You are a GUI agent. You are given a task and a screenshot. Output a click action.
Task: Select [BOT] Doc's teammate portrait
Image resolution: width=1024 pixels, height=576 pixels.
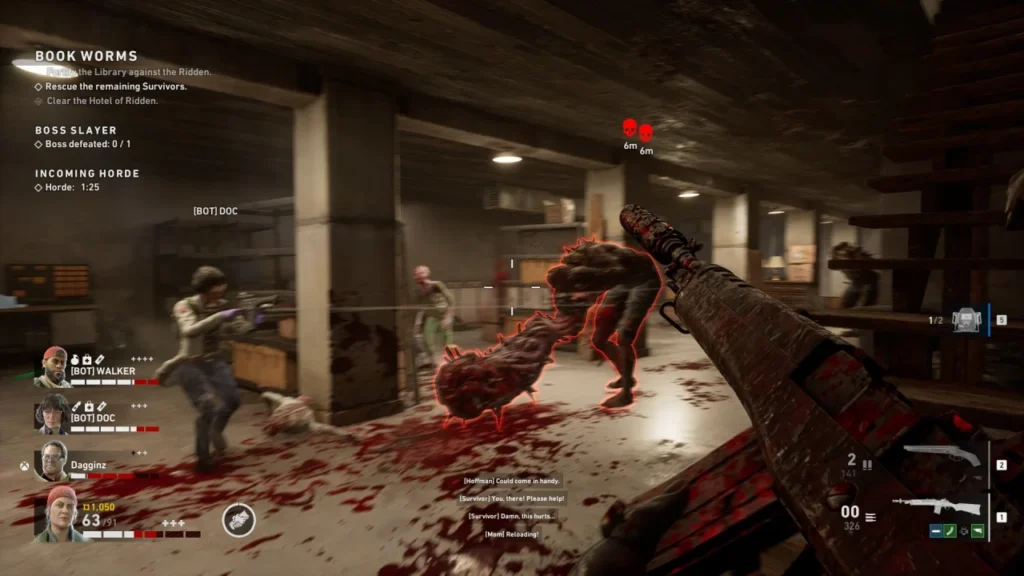coord(53,412)
